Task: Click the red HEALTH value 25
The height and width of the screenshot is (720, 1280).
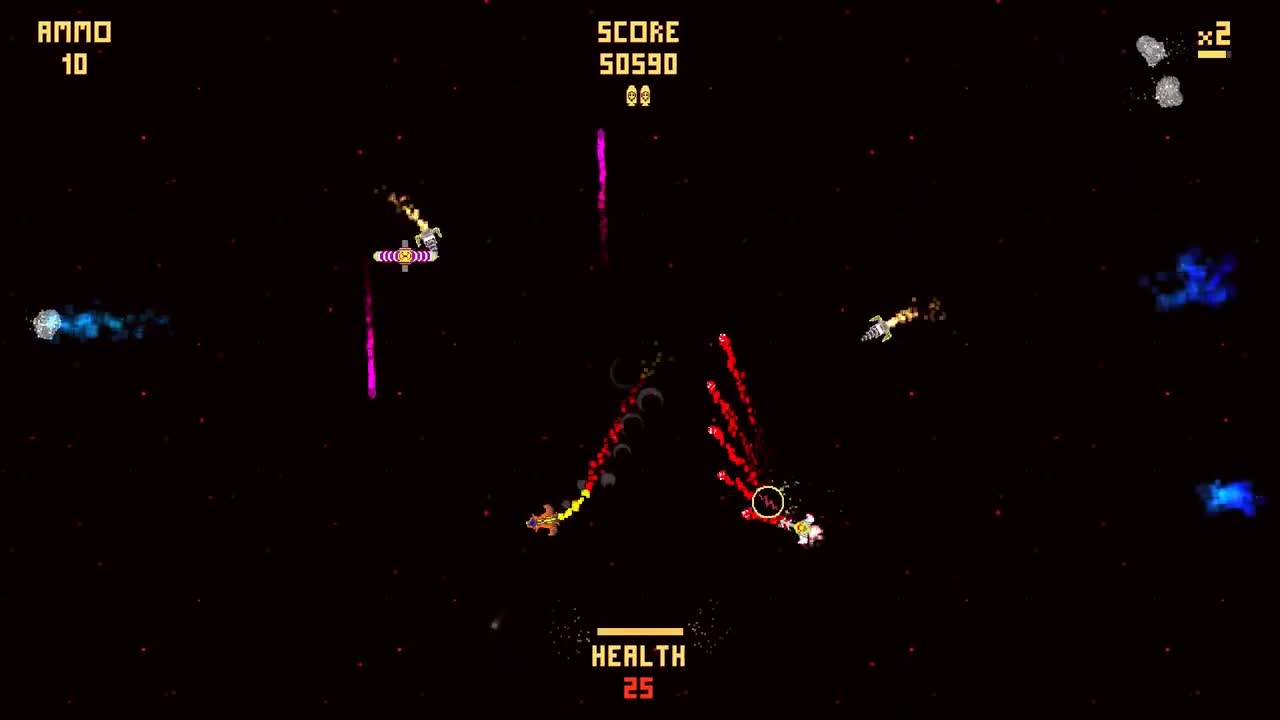Action: tap(640, 689)
